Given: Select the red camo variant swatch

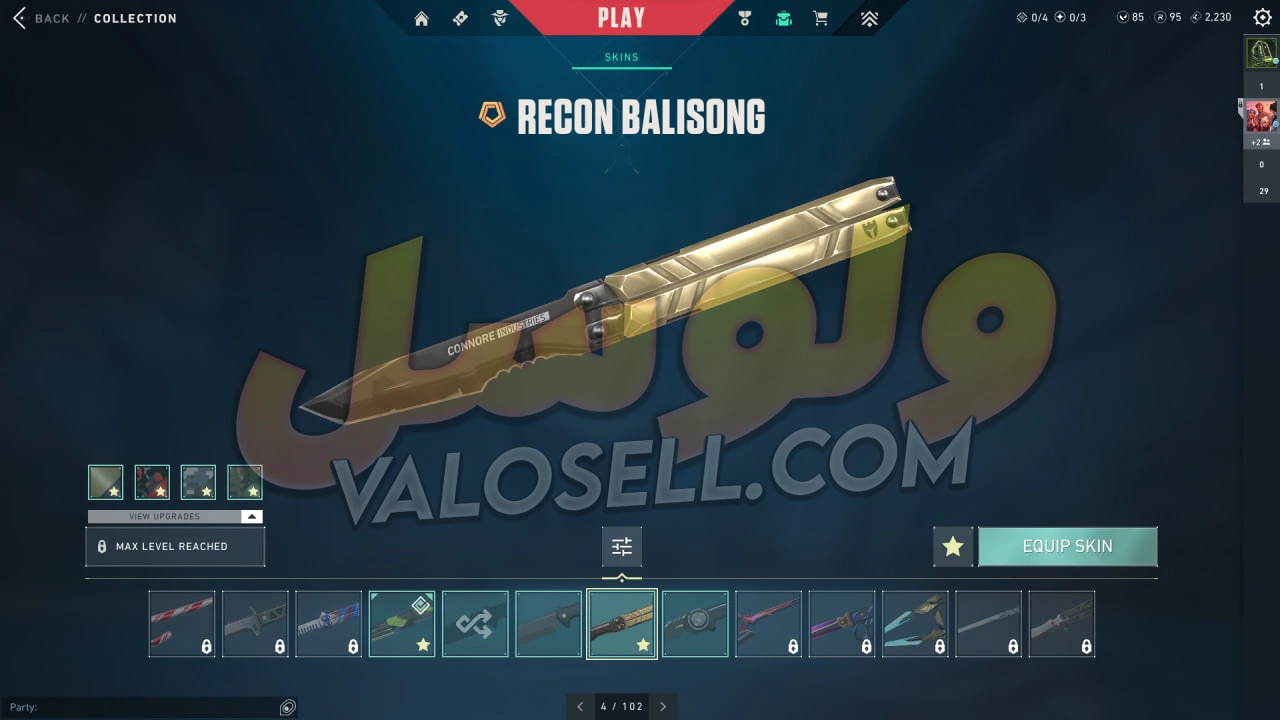Looking at the screenshot, I should pos(152,482).
